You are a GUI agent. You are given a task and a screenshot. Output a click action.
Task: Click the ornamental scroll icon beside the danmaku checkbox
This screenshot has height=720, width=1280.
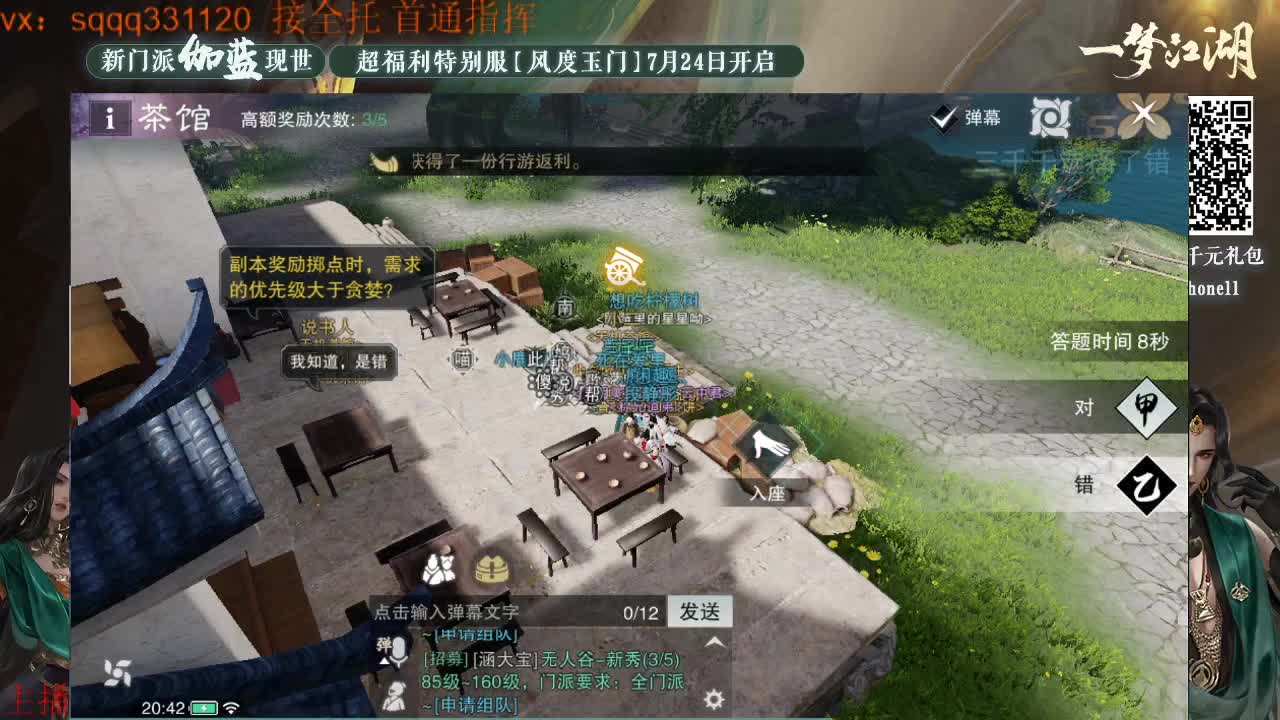pos(1050,116)
